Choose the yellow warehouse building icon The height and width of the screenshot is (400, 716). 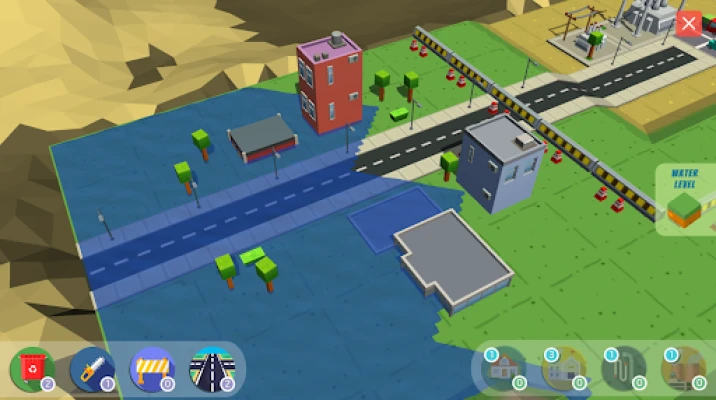(562, 369)
